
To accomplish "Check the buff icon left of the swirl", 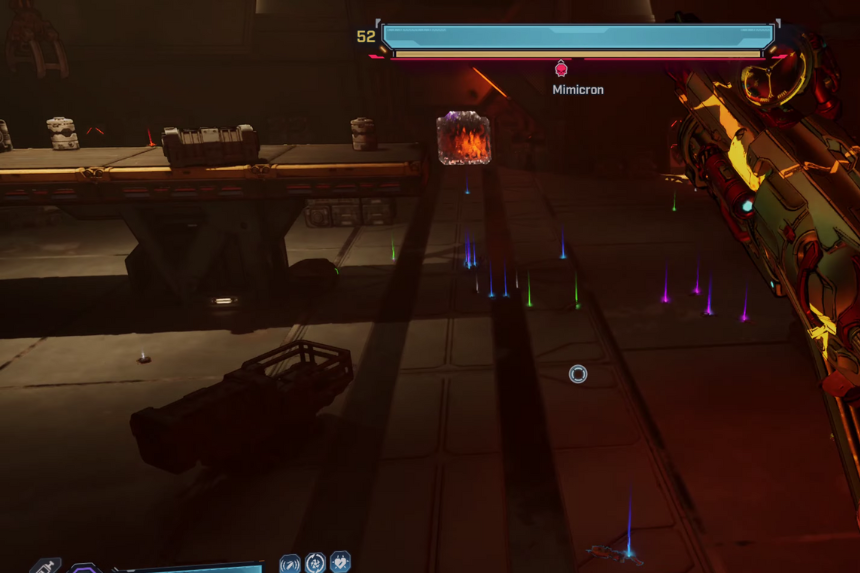I will click(x=290, y=564).
